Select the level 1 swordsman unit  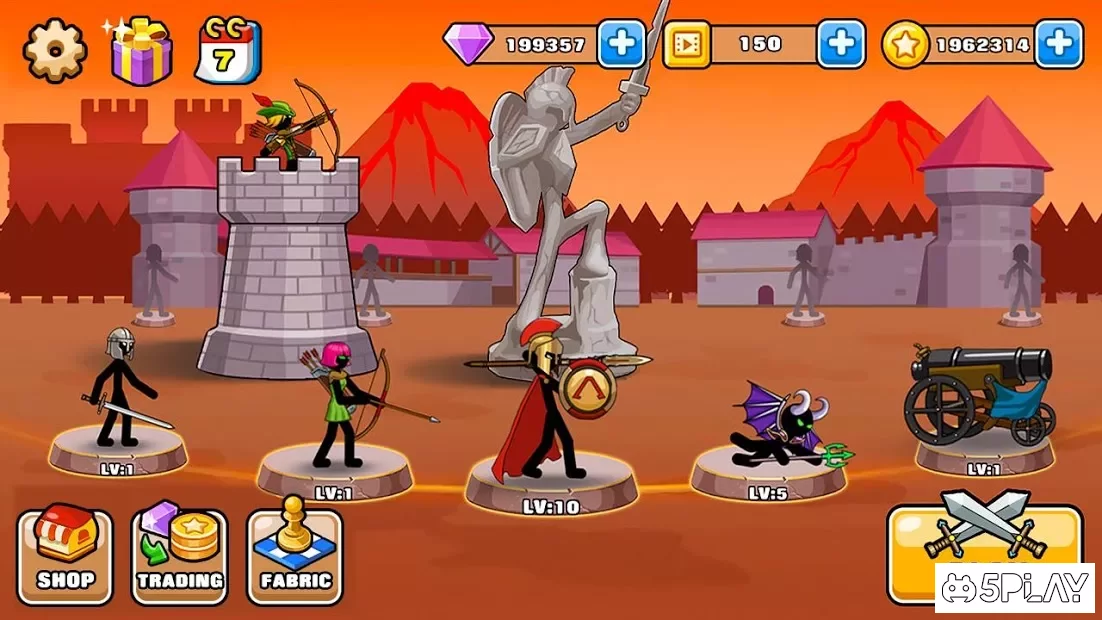point(116,395)
